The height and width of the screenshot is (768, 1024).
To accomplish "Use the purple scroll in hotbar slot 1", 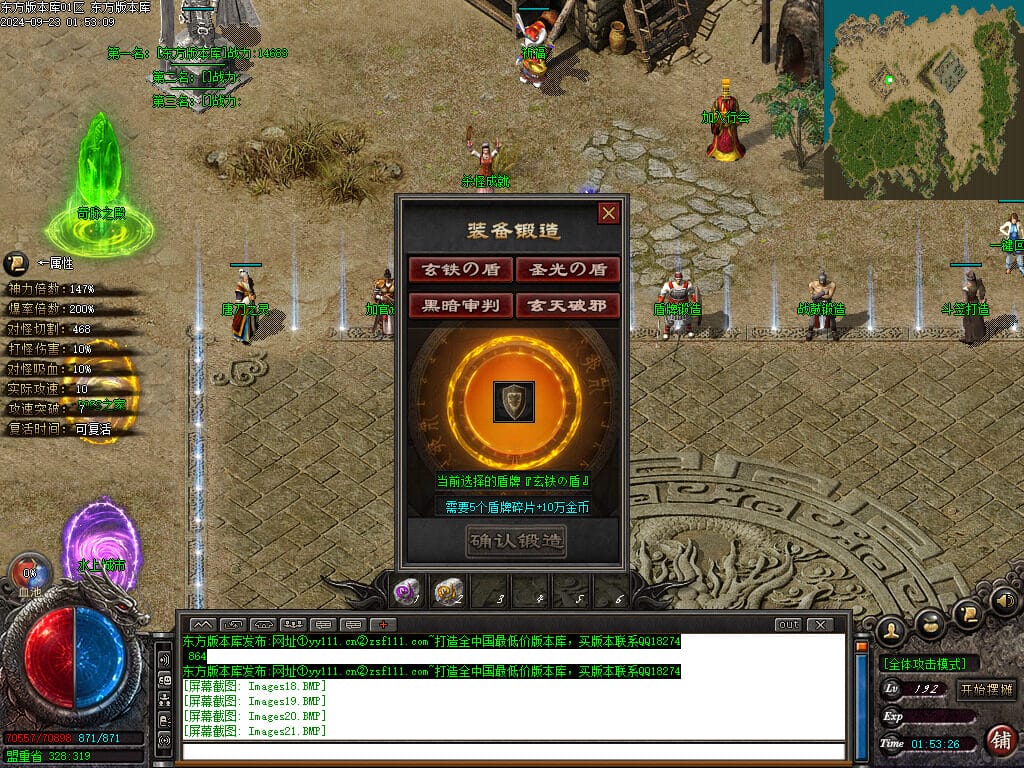I will pos(406,592).
